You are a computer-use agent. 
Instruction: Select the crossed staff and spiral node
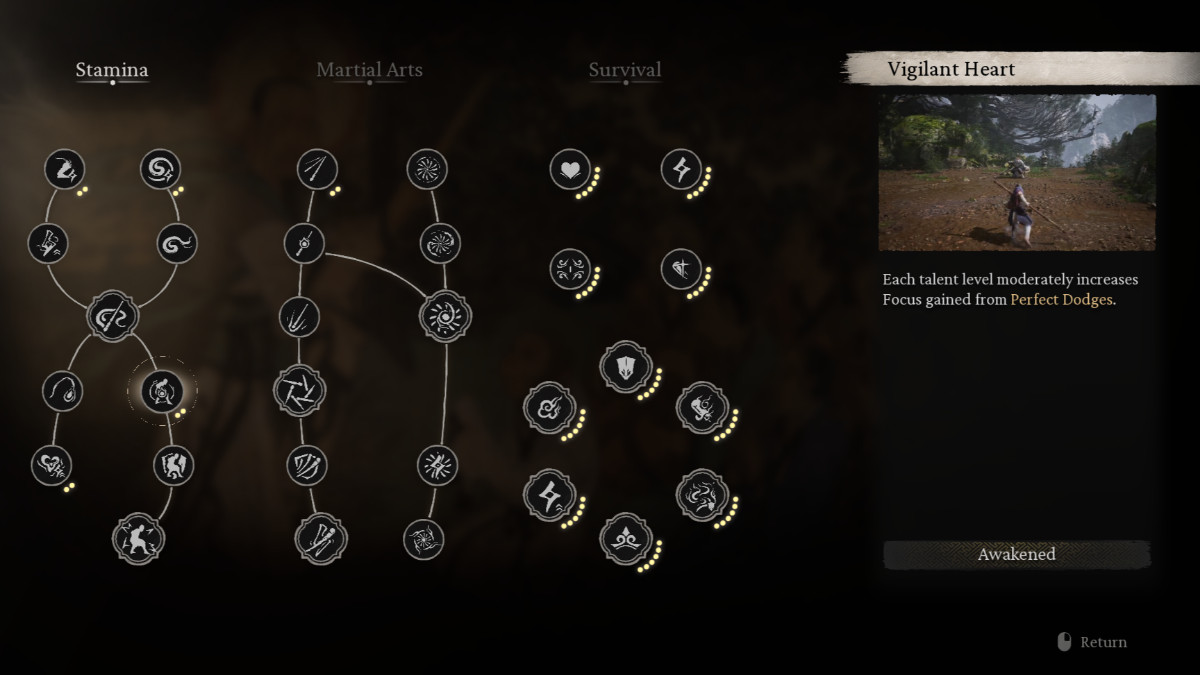point(112,316)
